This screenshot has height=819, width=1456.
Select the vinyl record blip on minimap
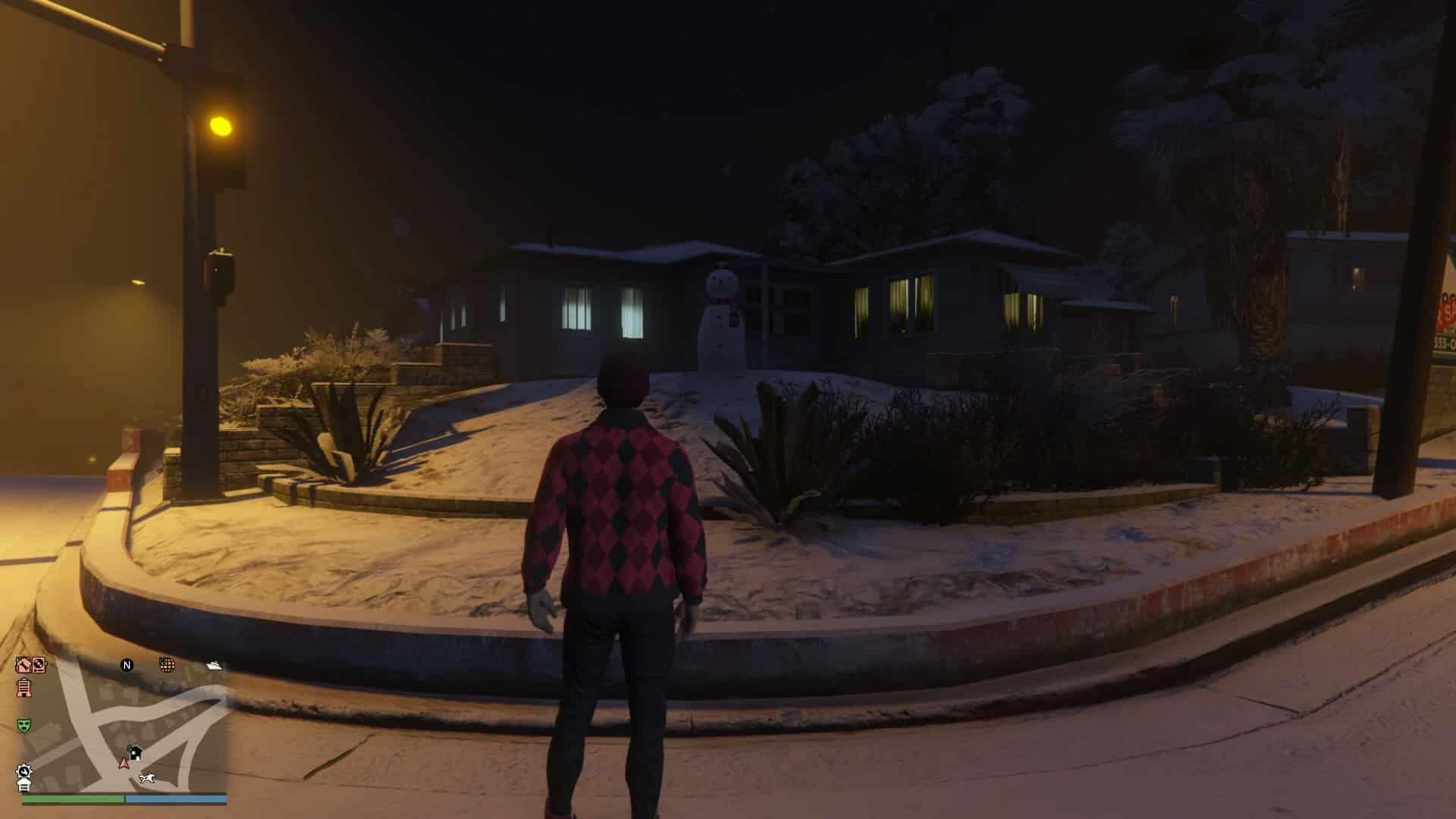tap(39, 665)
